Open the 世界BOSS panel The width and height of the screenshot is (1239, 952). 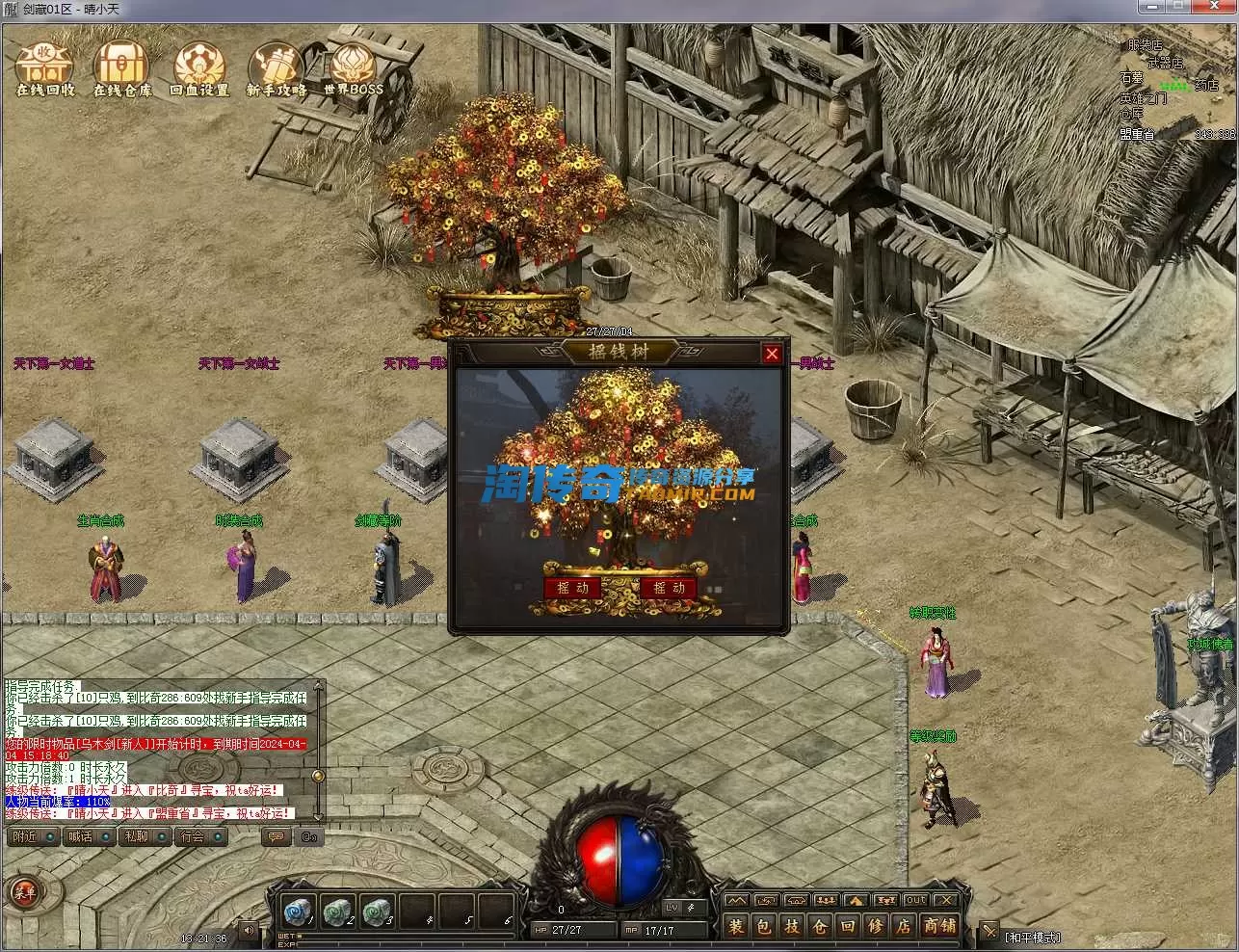coord(353,67)
